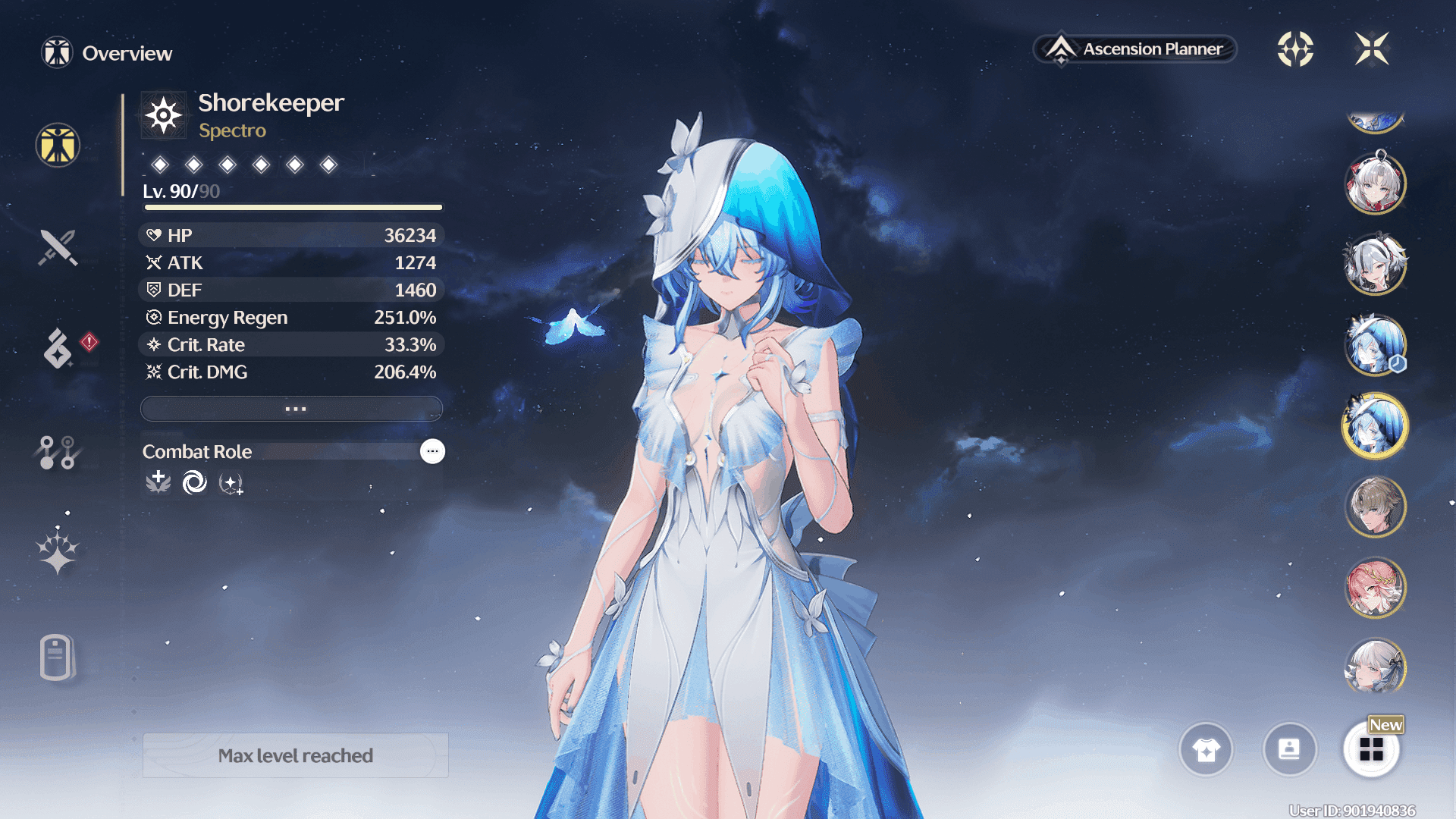This screenshot has width=1456, height=819.
Task: Open the Forte skill tree tab
Action: pos(58,452)
